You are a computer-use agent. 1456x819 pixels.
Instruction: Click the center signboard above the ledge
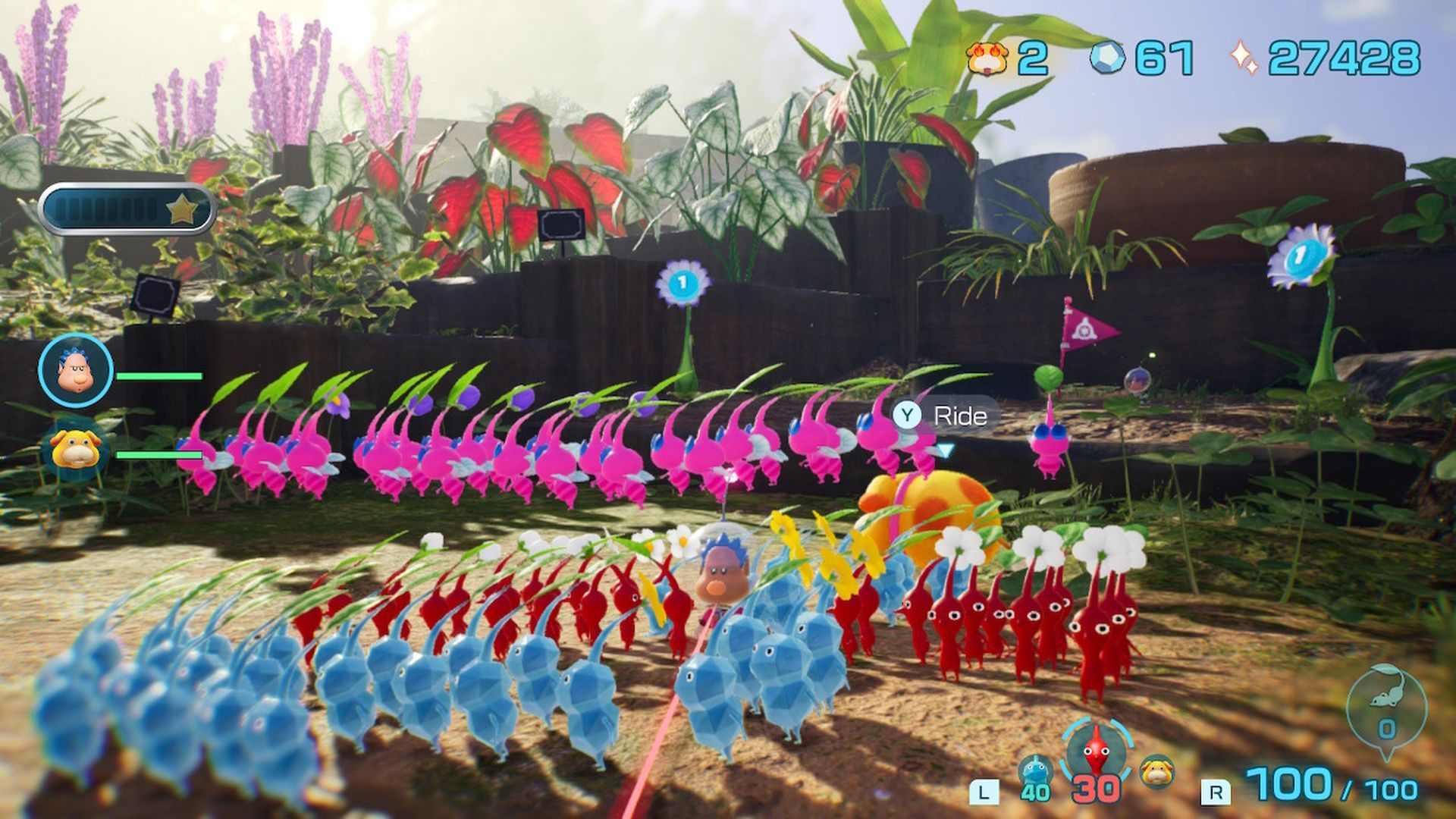point(561,224)
